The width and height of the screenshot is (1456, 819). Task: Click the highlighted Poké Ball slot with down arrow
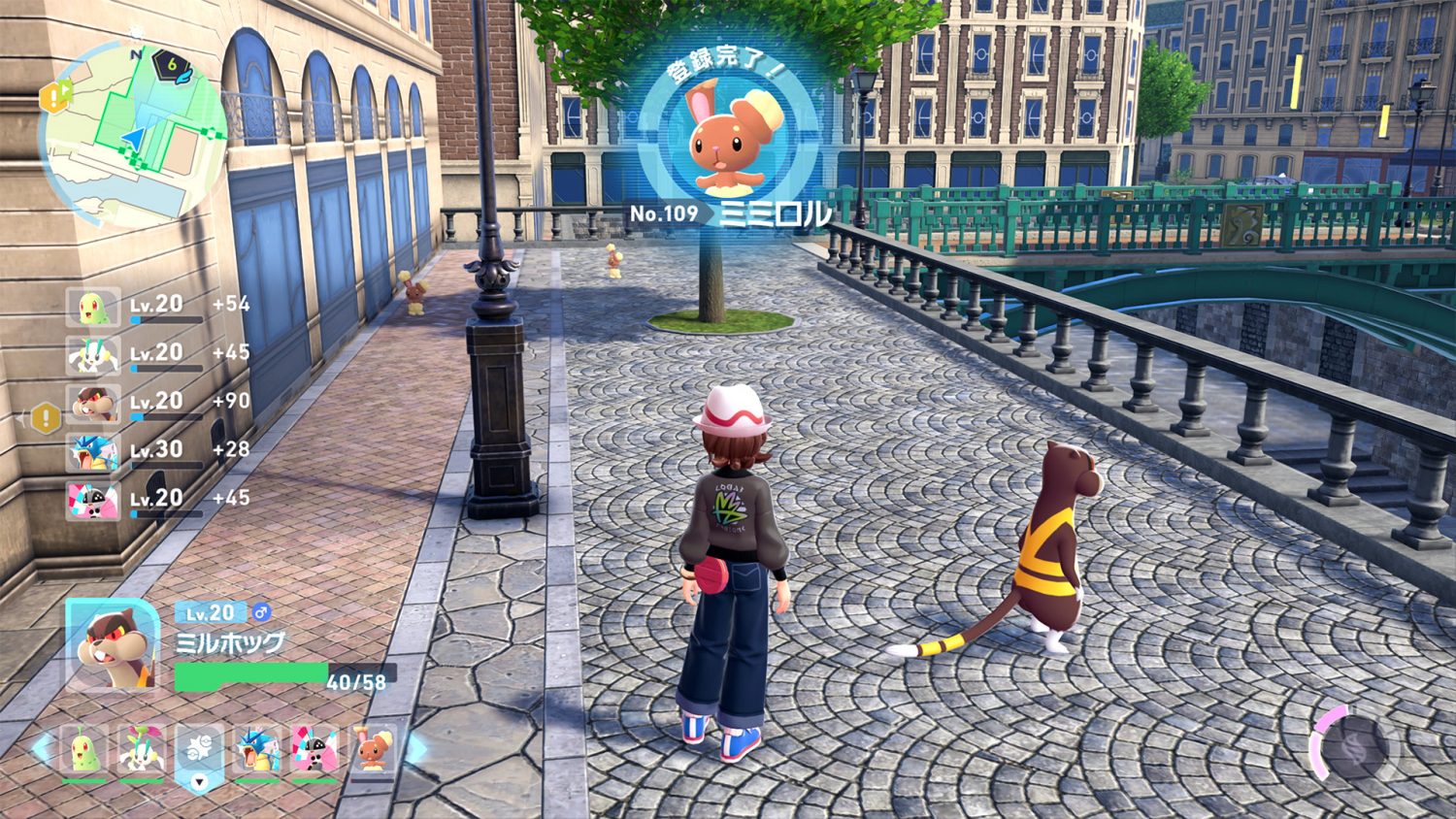[x=199, y=754]
